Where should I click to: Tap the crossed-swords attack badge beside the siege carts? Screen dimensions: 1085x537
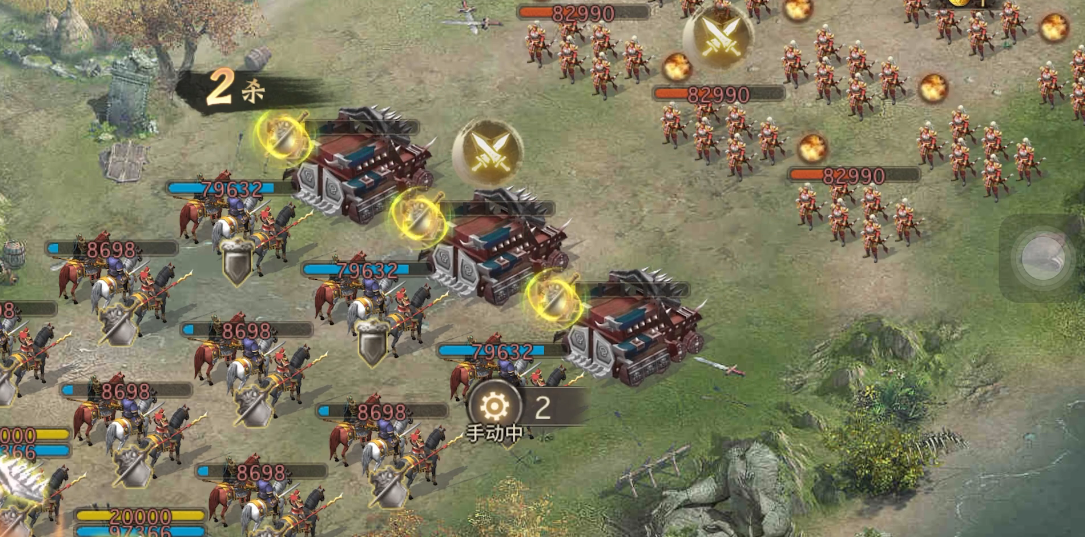tap(487, 152)
